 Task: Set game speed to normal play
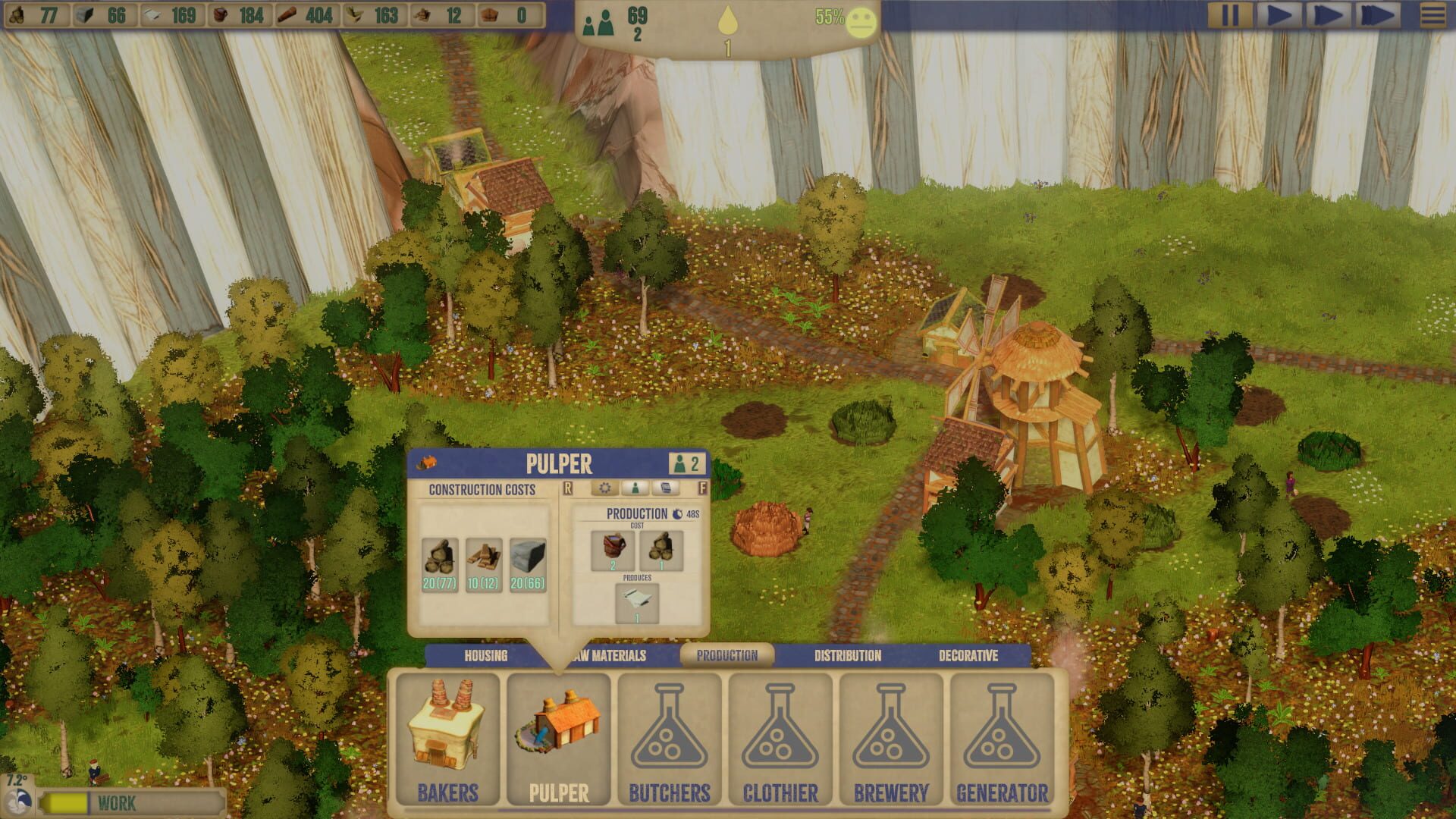pos(1278,16)
